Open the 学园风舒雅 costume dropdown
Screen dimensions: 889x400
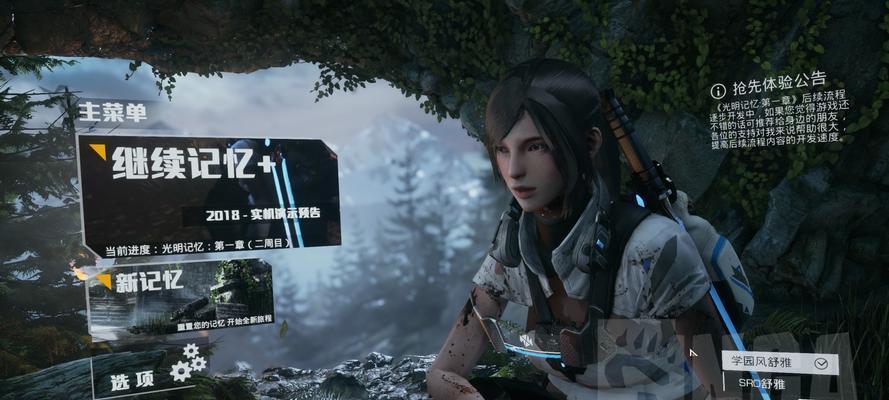click(x=778, y=363)
